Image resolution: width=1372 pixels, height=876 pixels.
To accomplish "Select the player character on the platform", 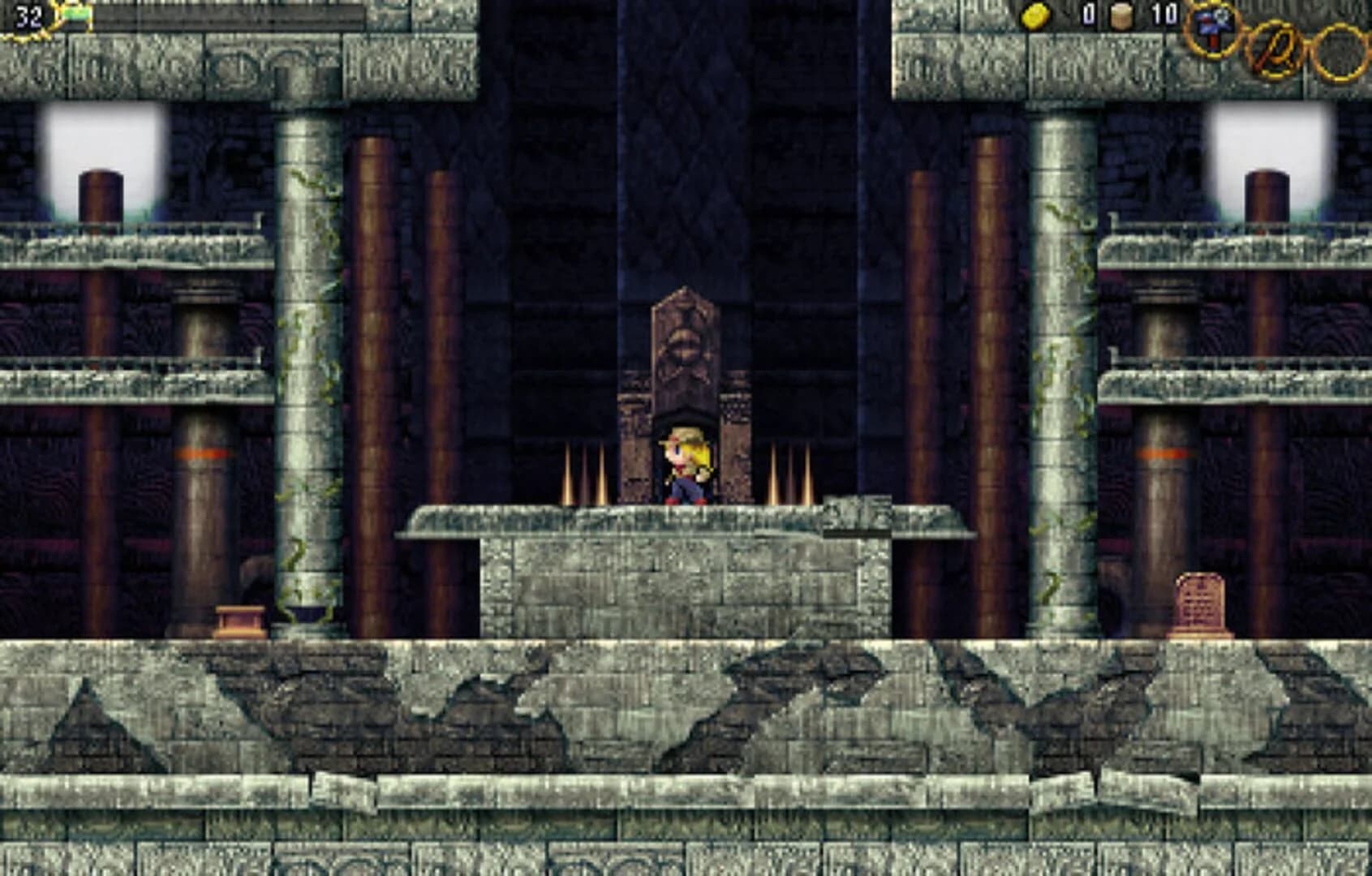I will 684,466.
